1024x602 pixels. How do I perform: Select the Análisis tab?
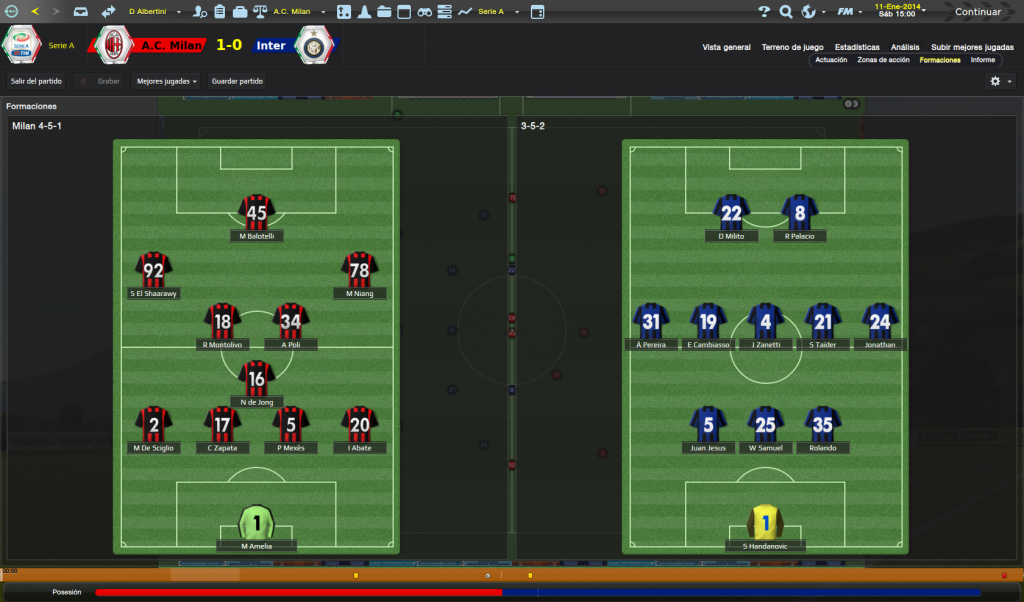(905, 47)
